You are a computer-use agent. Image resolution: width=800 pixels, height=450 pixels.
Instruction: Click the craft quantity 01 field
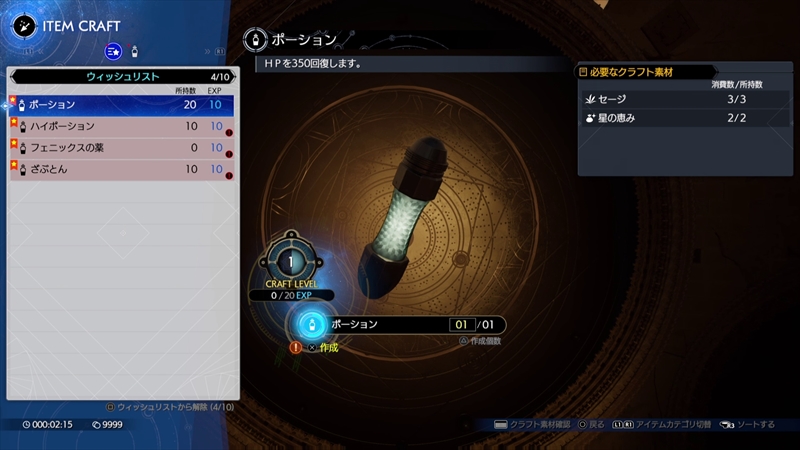pos(462,325)
